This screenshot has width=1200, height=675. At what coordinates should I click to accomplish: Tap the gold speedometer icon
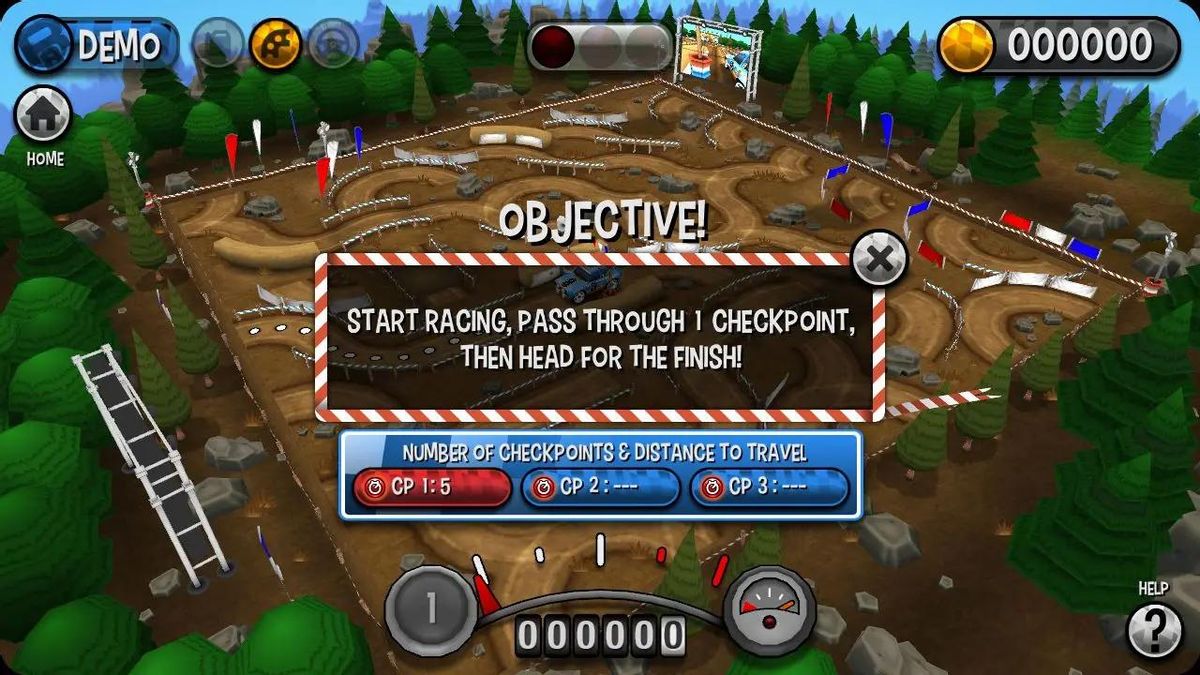(x=276, y=45)
